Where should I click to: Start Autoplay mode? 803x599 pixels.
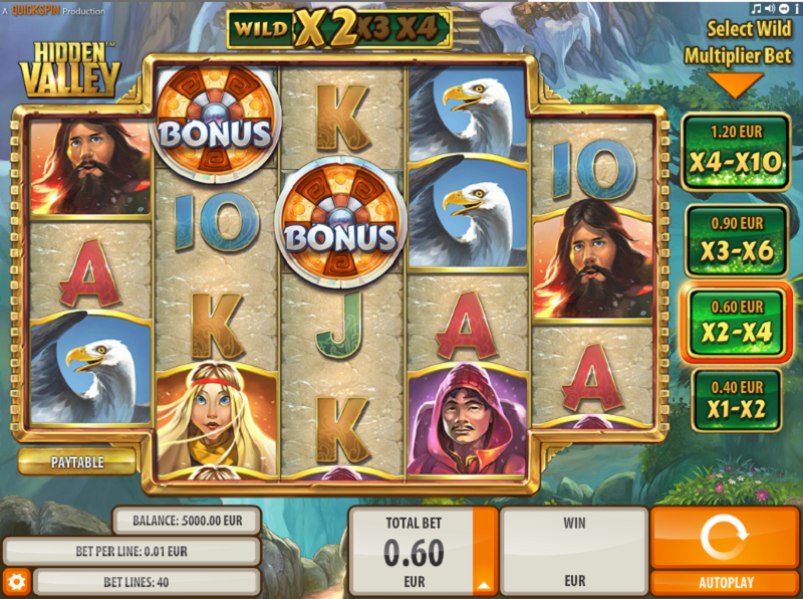pos(724,582)
